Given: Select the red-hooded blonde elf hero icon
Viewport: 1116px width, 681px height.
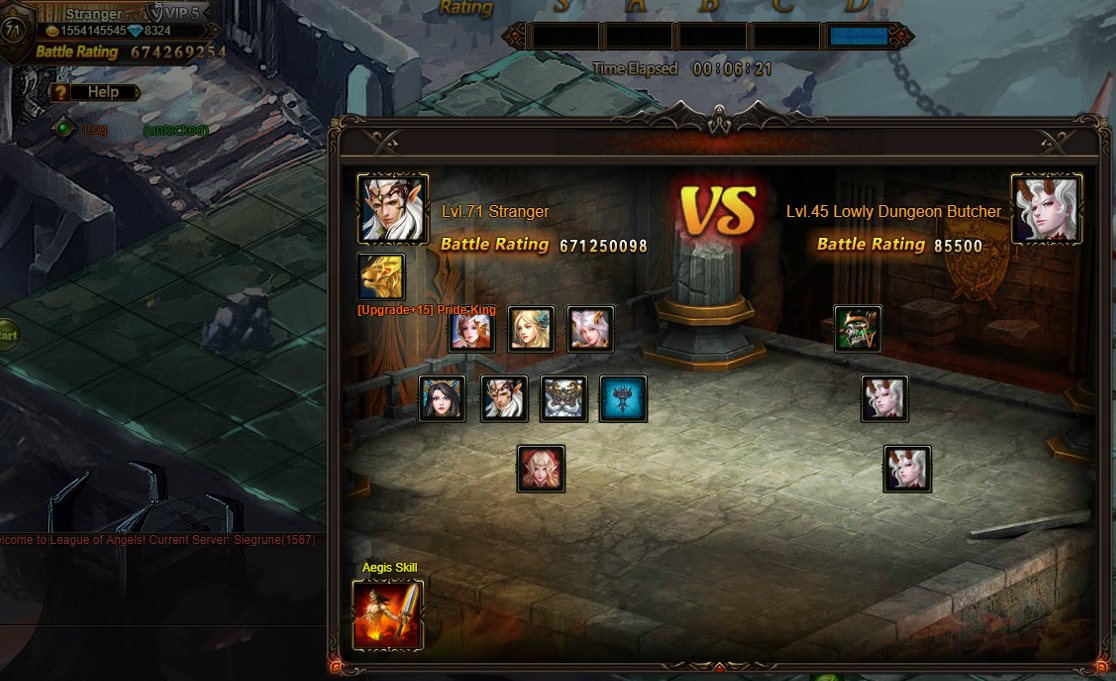Looking at the screenshot, I should (541, 469).
